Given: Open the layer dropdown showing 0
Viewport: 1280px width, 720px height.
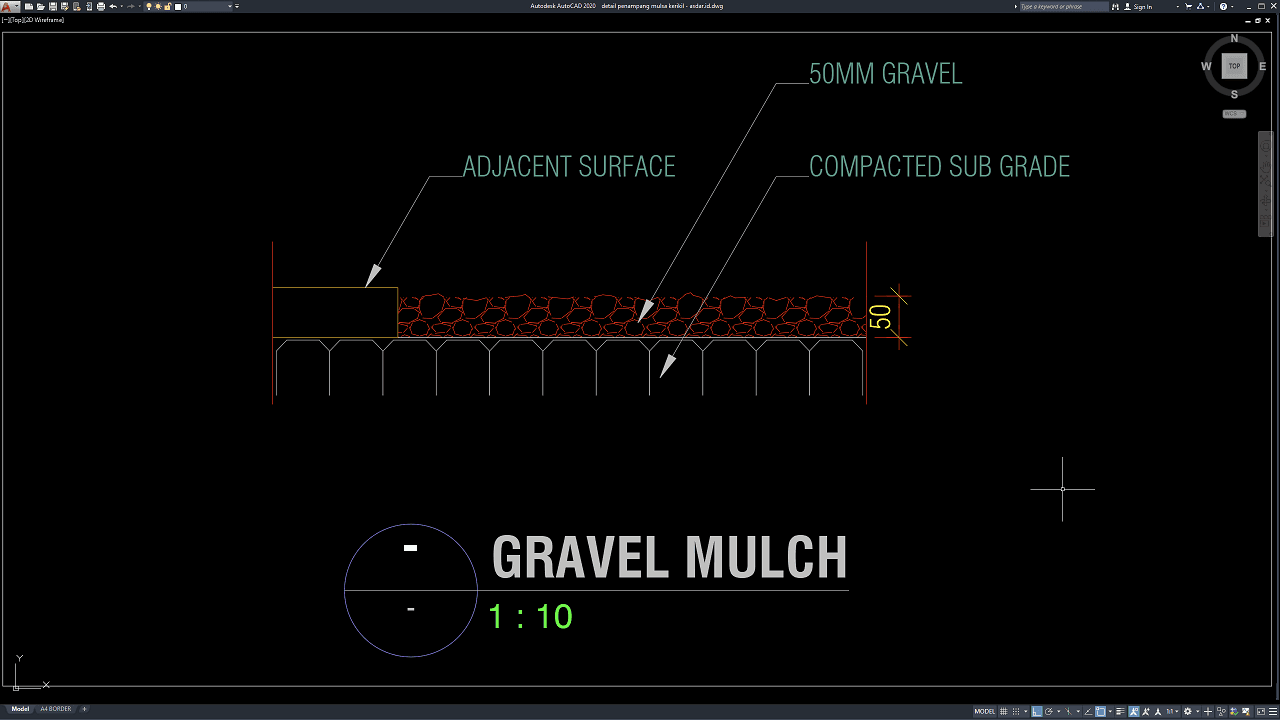Looking at the screenshot, I should tap(205, 6).
